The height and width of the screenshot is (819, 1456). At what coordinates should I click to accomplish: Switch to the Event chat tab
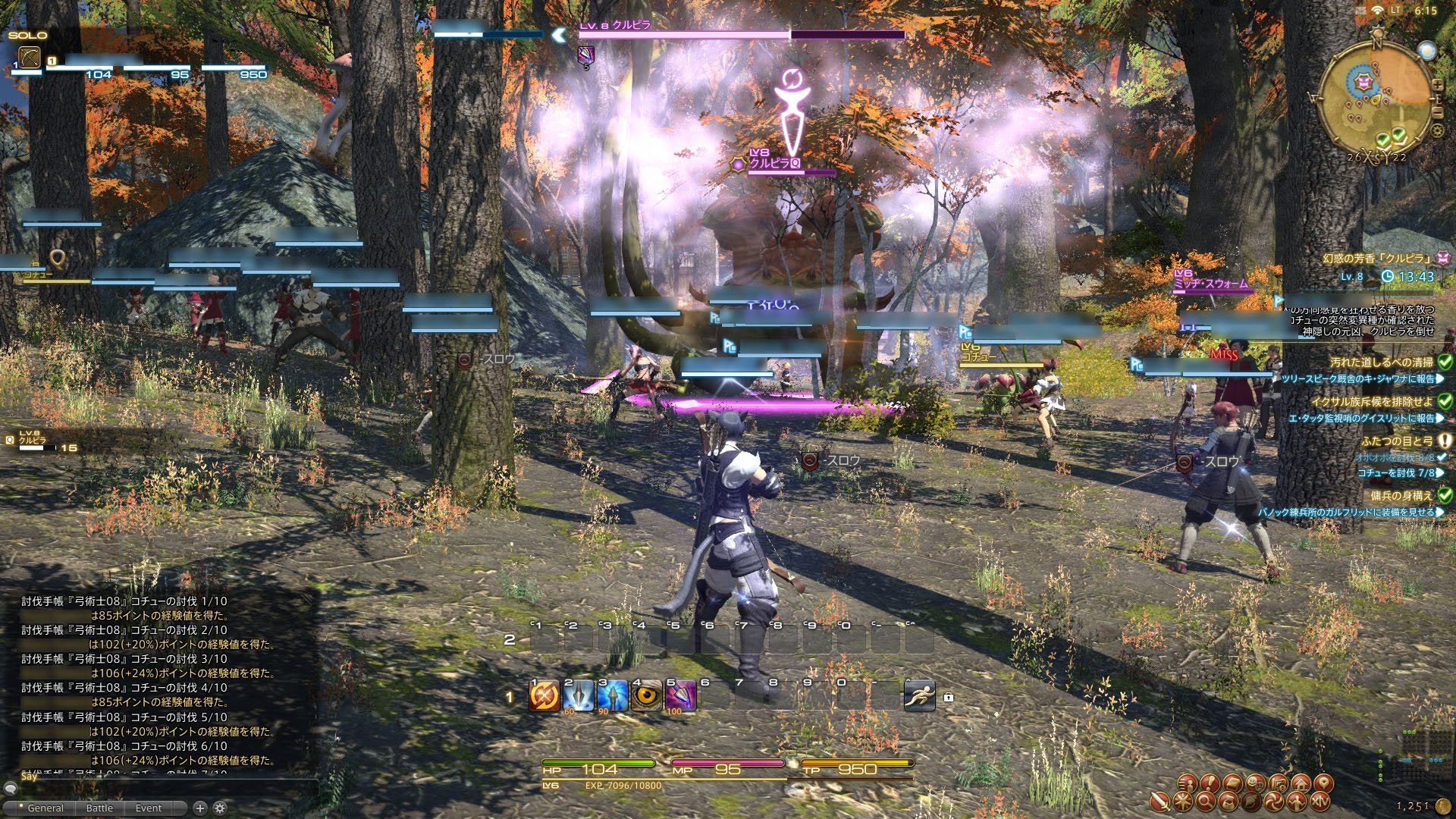(x=149, y=808)
